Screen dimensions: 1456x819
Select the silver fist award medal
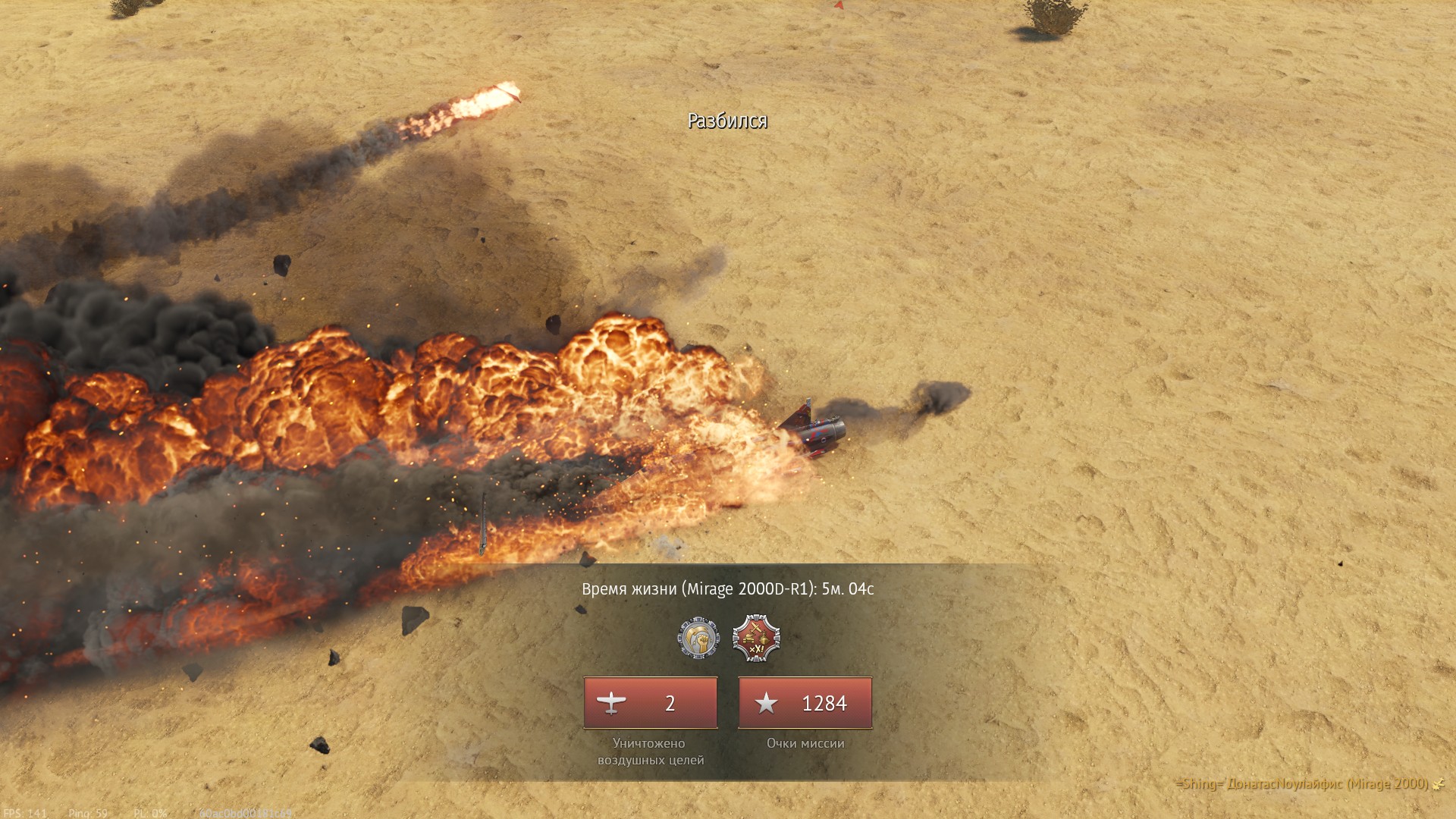(698, 638)
